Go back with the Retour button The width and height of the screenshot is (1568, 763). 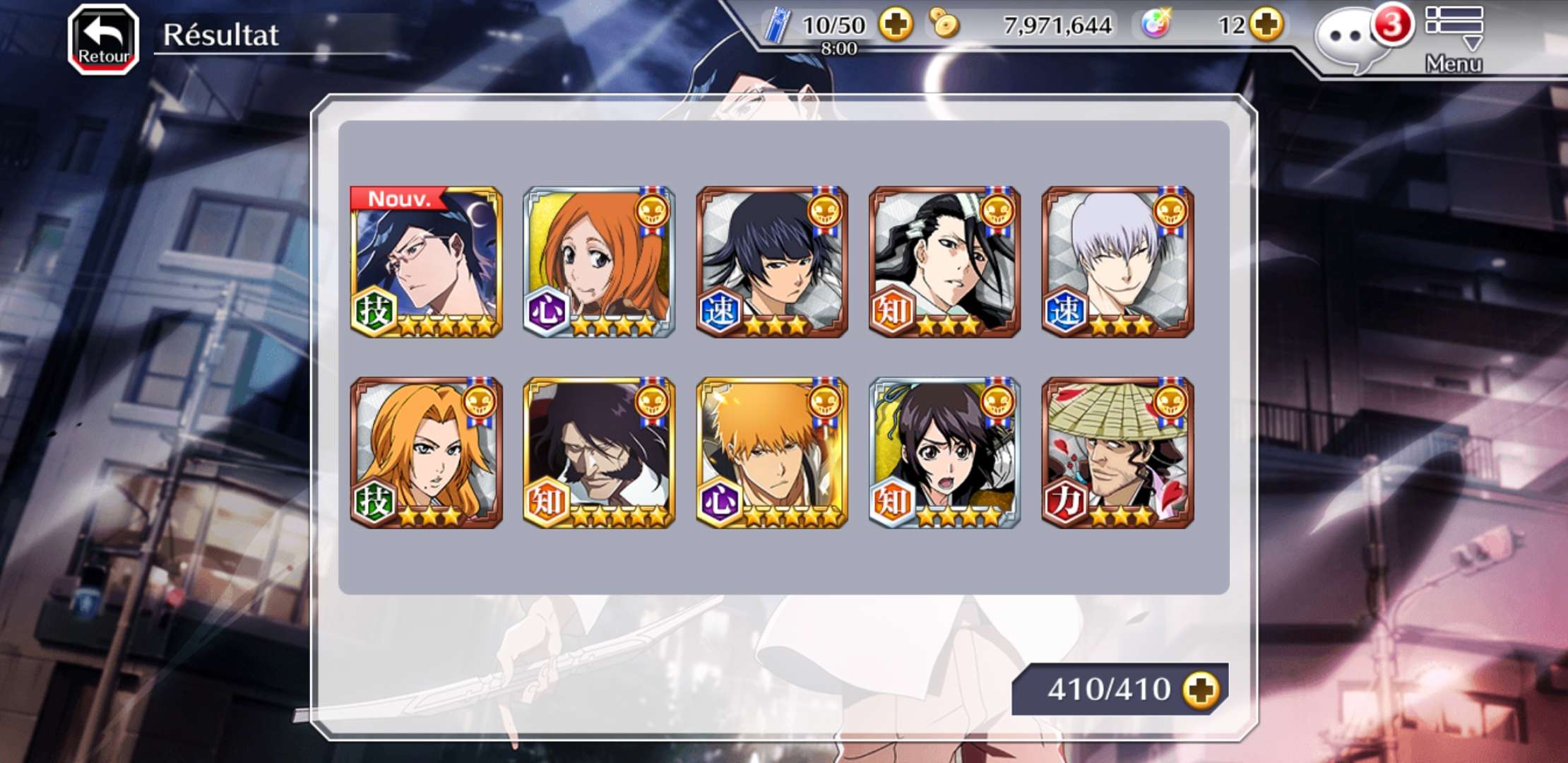click(x=103, y=40)
